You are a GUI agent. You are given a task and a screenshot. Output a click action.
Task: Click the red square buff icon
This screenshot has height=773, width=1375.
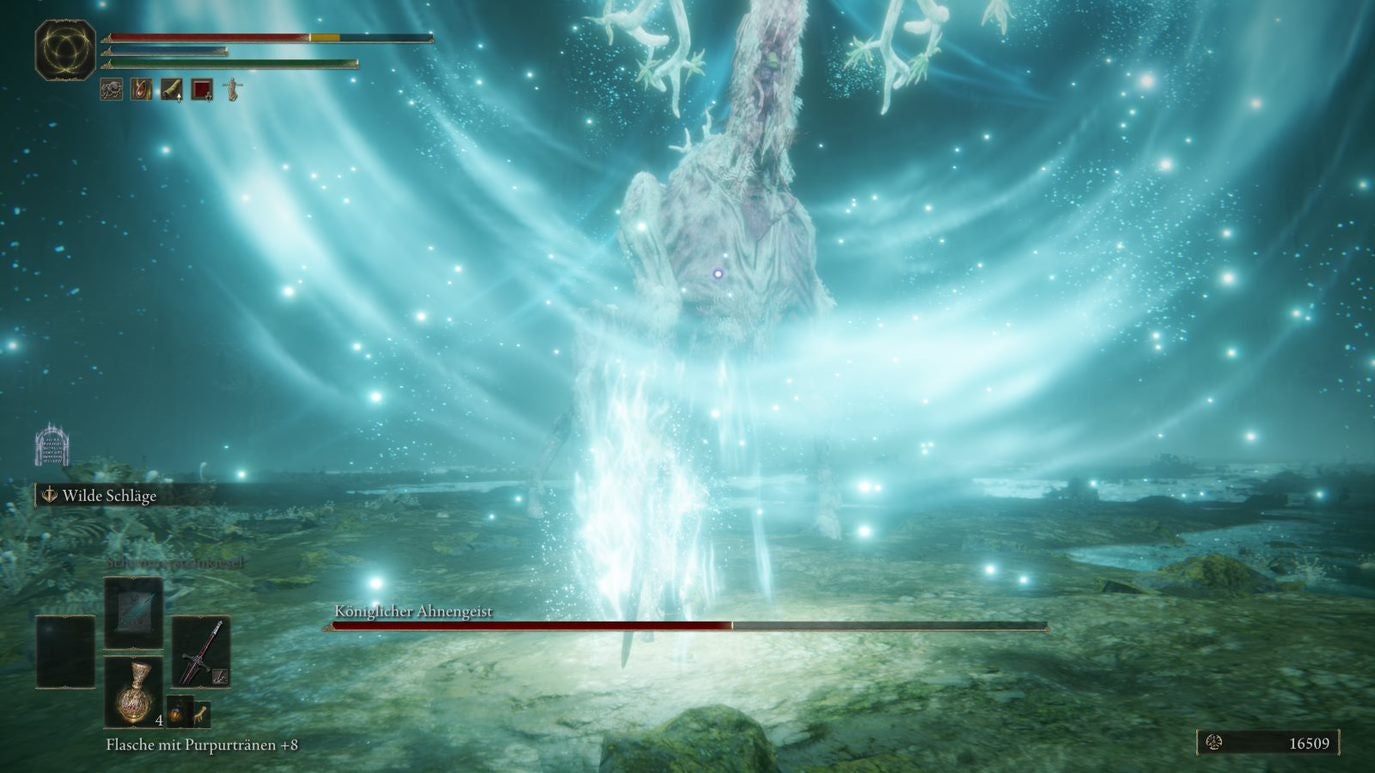pos(200,89)
